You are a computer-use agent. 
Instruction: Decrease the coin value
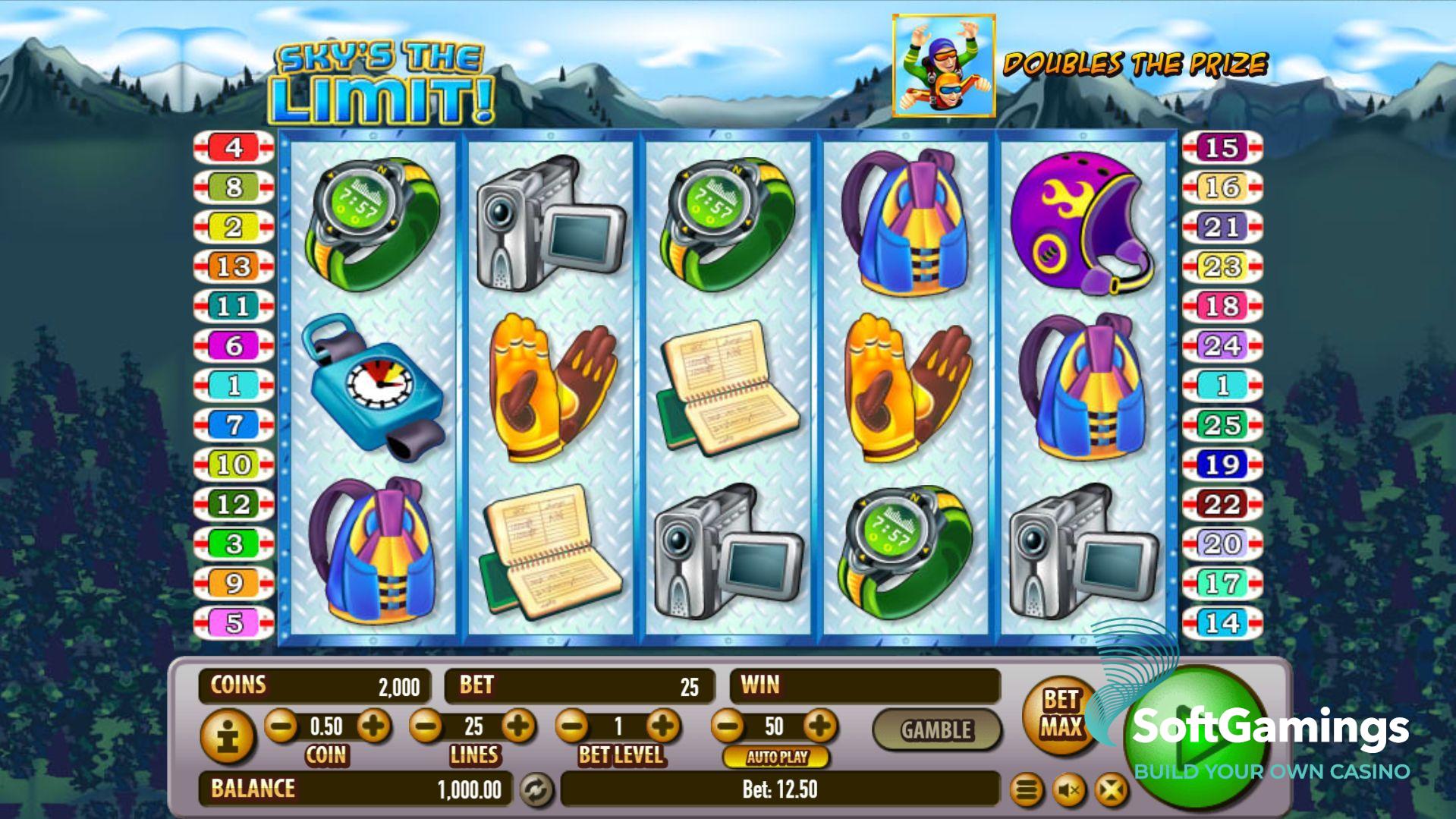[x=281, y=726]
